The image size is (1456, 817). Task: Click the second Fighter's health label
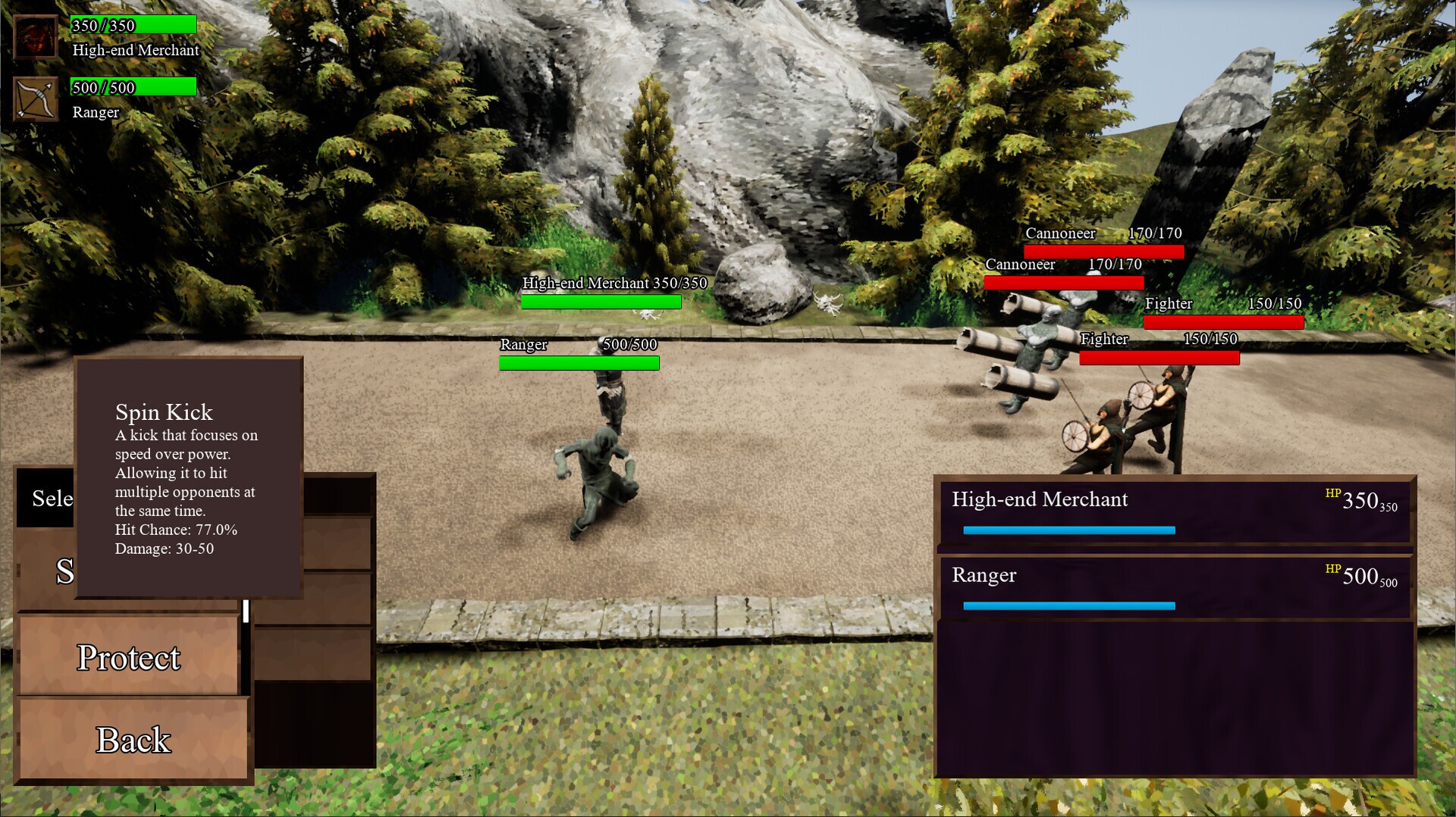tap(1104, 339)
